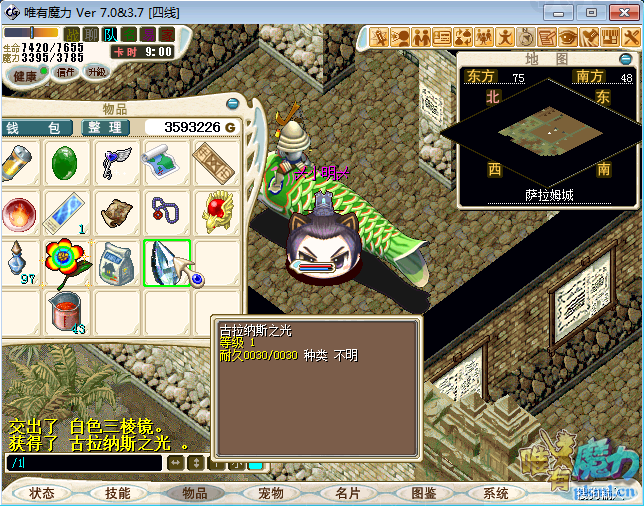Open the 系统 (System) menu tab

click(497, 493)
